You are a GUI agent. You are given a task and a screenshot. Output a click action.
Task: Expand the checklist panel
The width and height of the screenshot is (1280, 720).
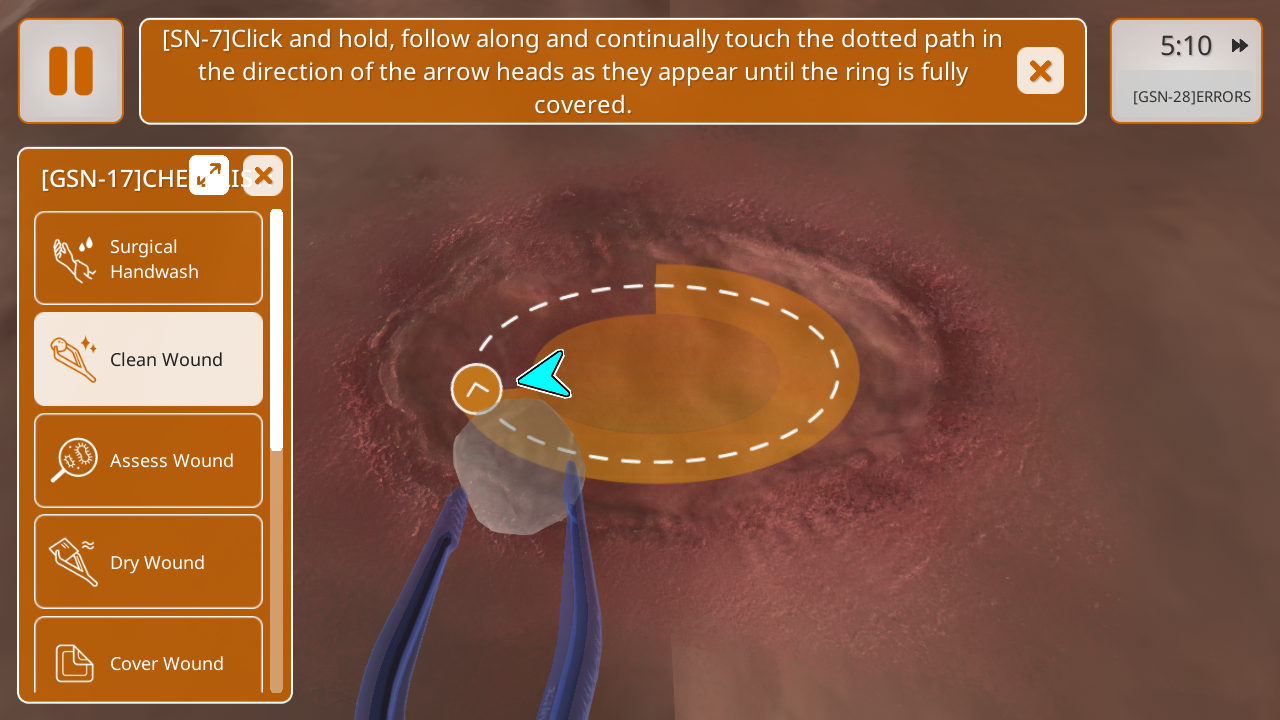pos(209,175)
